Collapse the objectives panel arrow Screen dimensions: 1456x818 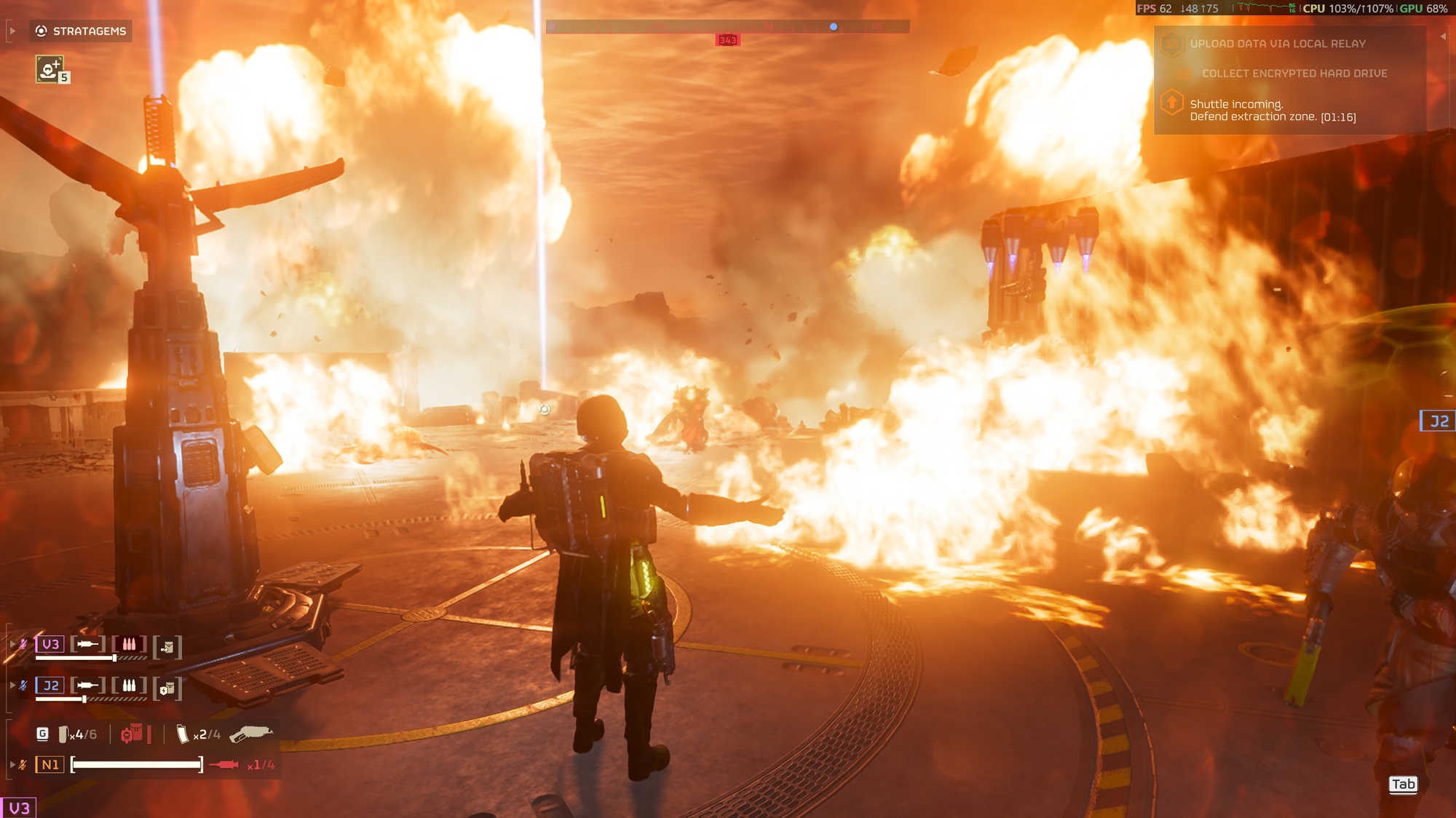[x=1443, y=36]
